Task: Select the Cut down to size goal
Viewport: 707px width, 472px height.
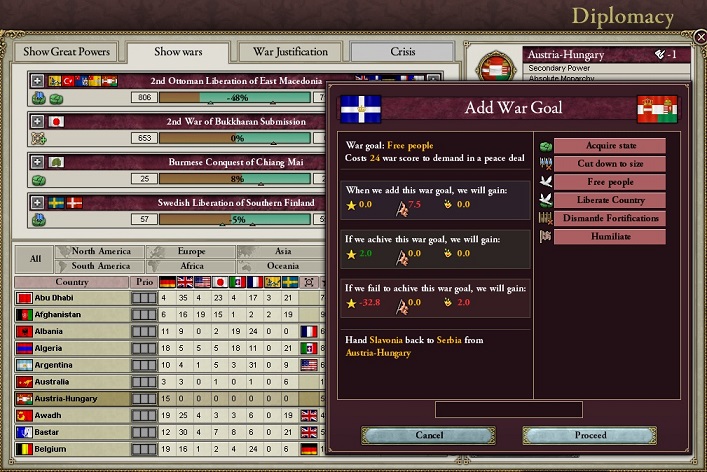Action: (x=609, y=164)
